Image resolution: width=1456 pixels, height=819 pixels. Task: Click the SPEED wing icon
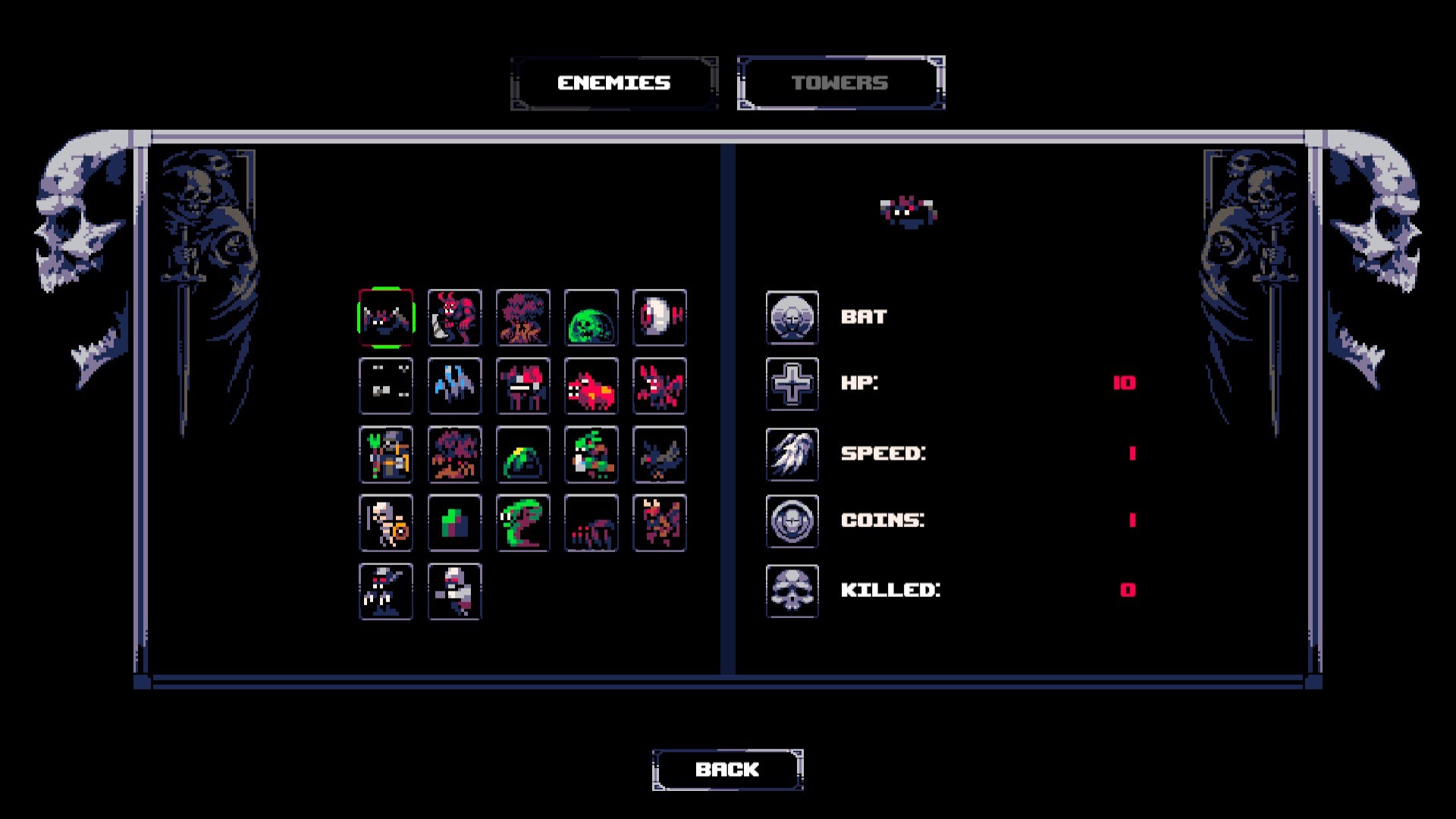(x=792, y=453)
